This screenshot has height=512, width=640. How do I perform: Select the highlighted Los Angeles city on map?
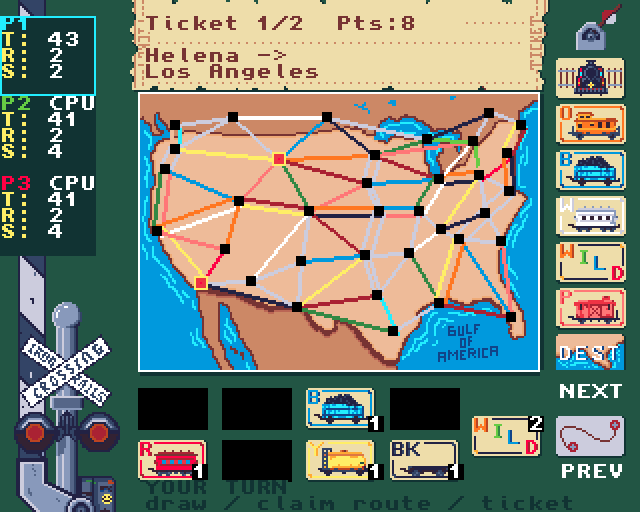(201, 283)
